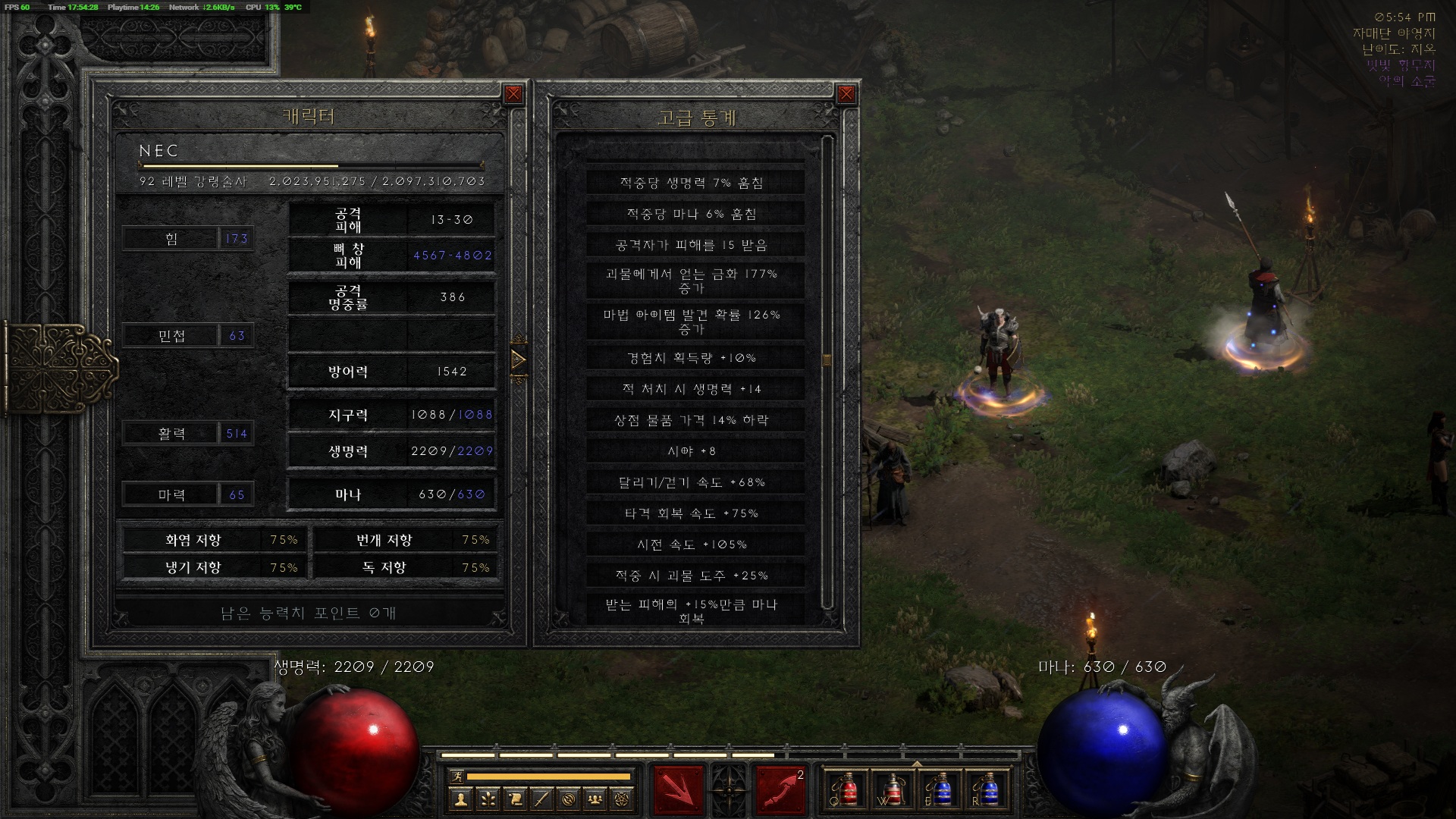Click the sword icon in the mini menu
Screen dimensions: 1456x819
(541, 799)
